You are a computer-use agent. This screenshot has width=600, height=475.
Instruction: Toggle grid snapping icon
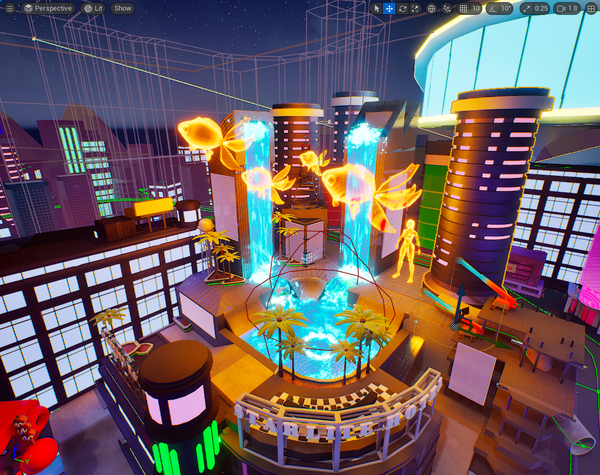pyautogui.click(x=464, y=8)
